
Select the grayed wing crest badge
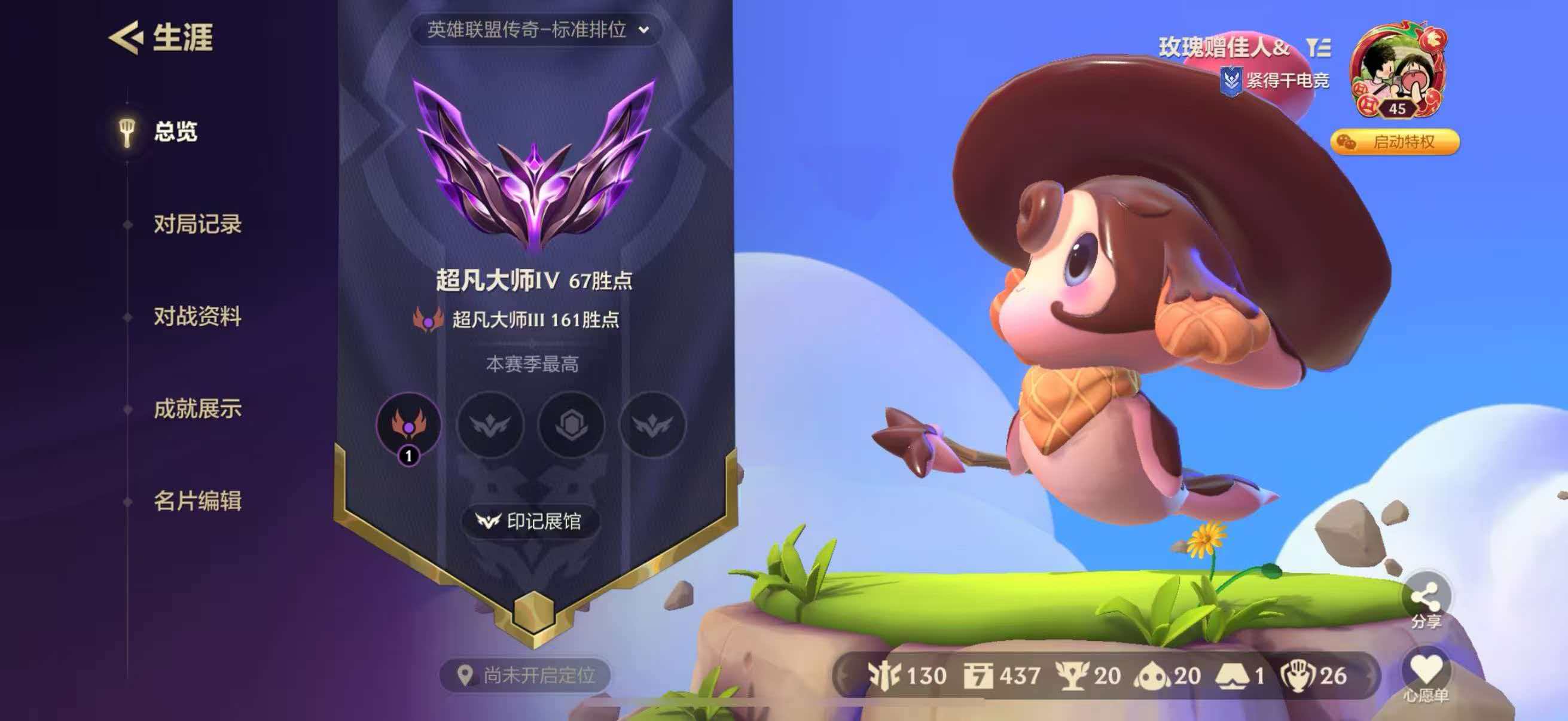[x=491, y=426]
